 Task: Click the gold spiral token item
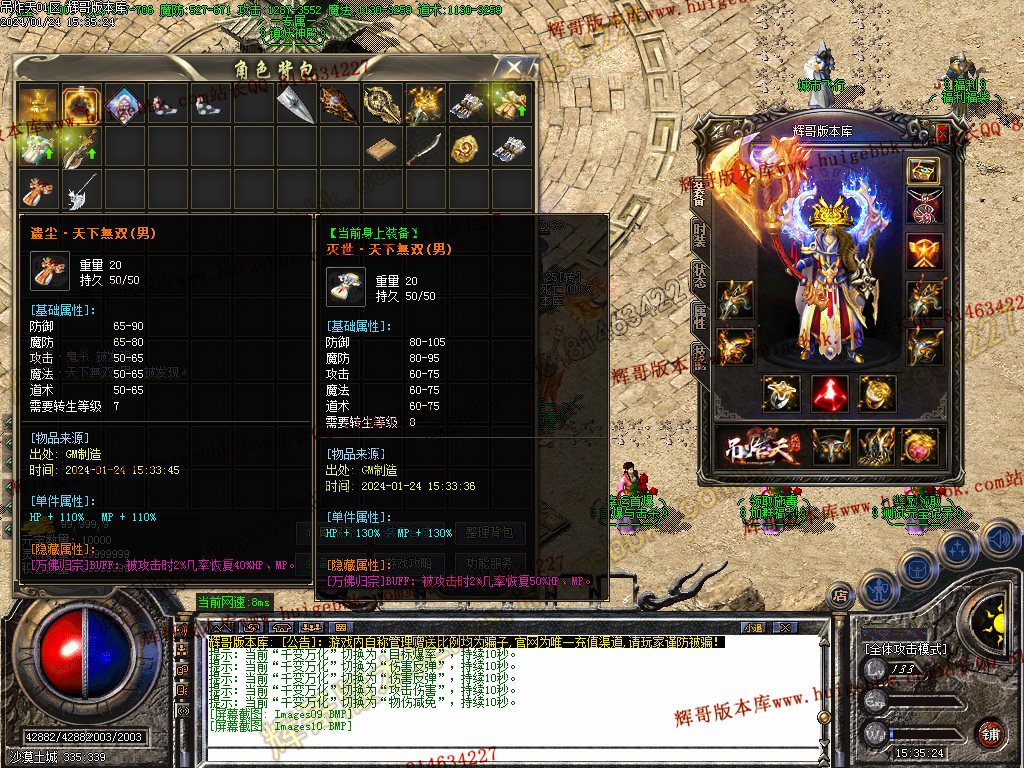468,148
